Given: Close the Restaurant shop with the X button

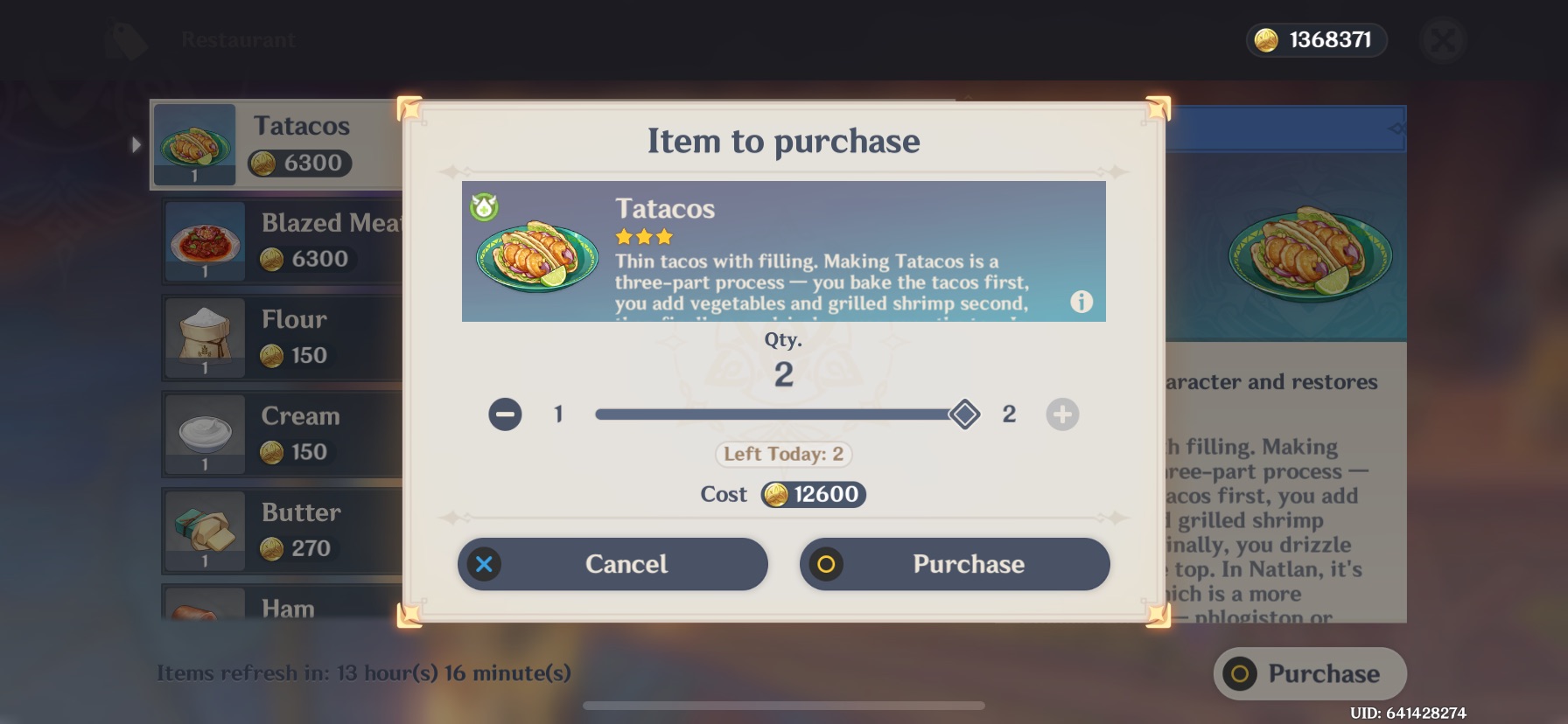Looking at the screenshot, I should pos(1443,39).
